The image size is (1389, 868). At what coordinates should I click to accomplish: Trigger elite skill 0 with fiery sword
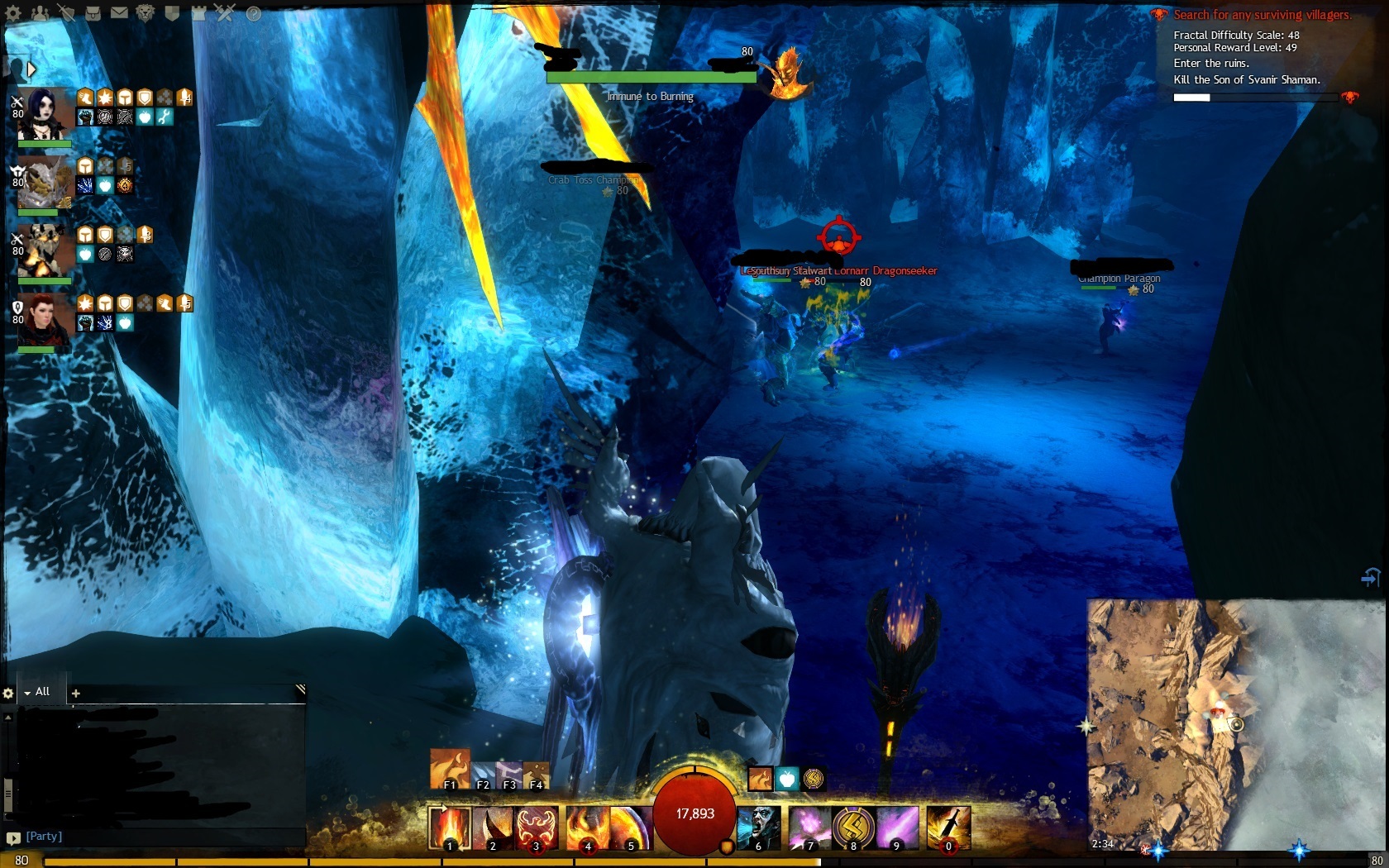click(948, 828)
